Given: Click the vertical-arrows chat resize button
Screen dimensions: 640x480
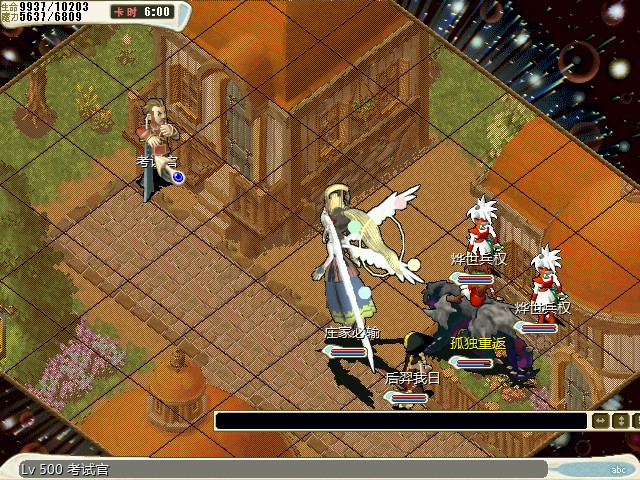Looking at the screenshot, I should click(x=622, y=421).
